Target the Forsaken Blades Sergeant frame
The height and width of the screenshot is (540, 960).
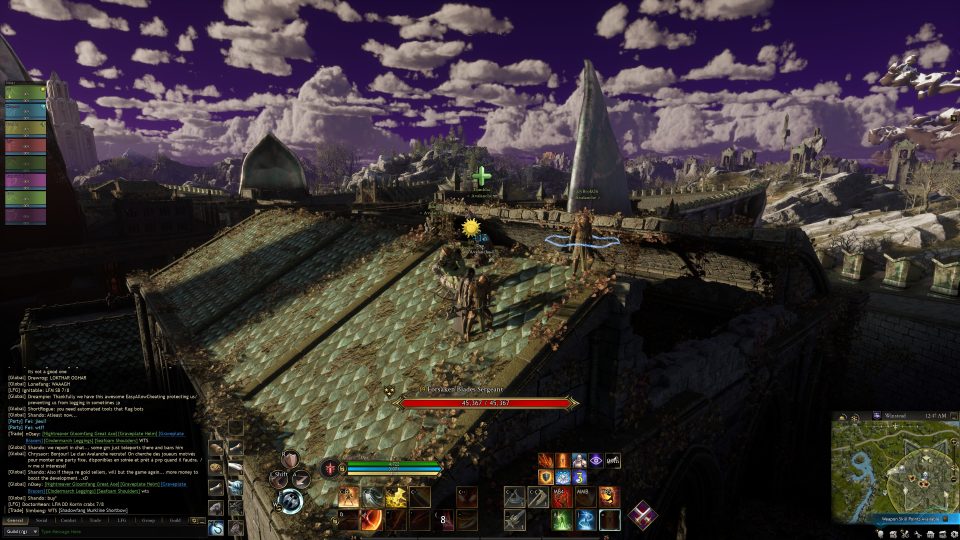(x=489, y=402)
